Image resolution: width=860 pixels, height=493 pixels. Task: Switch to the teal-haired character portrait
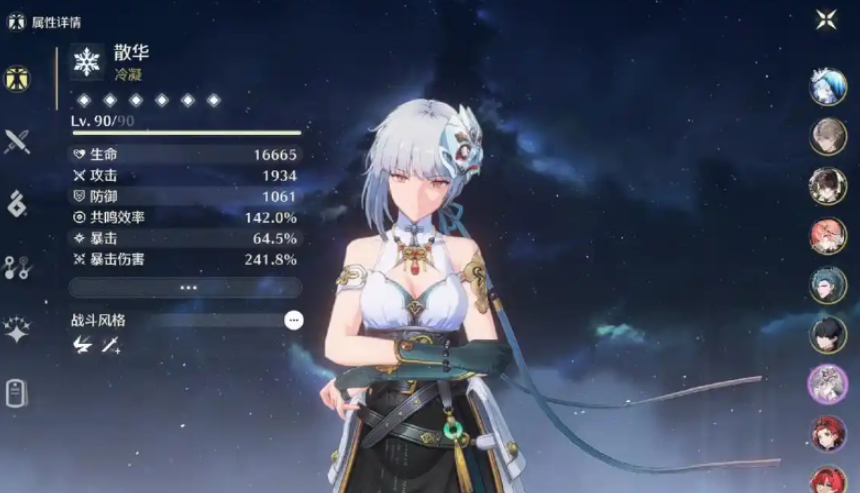tap(828, 285)
